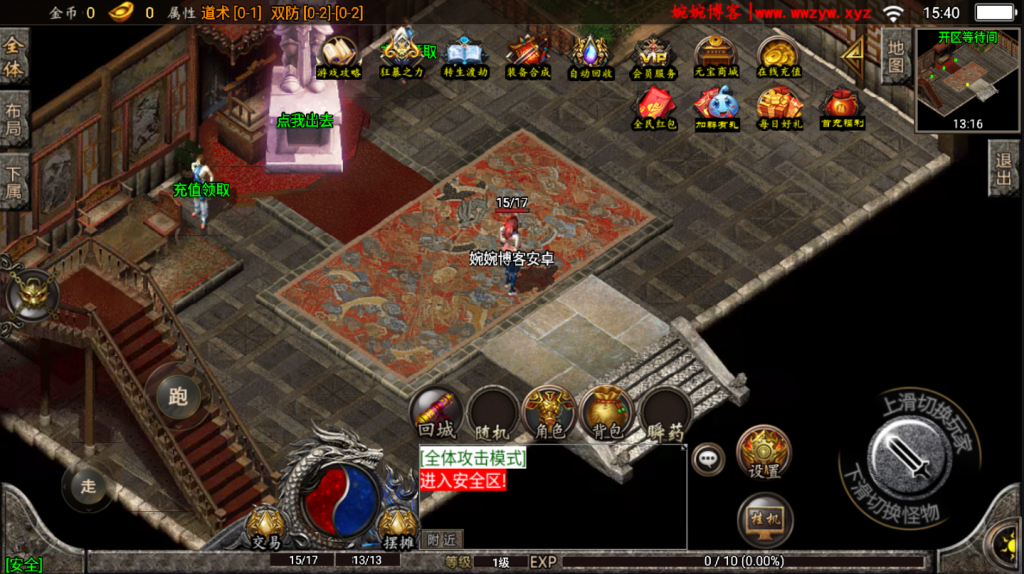Open the 装备合成 equipment crafting icon
Screen dimensions: 1024x574
coord(526,55)
